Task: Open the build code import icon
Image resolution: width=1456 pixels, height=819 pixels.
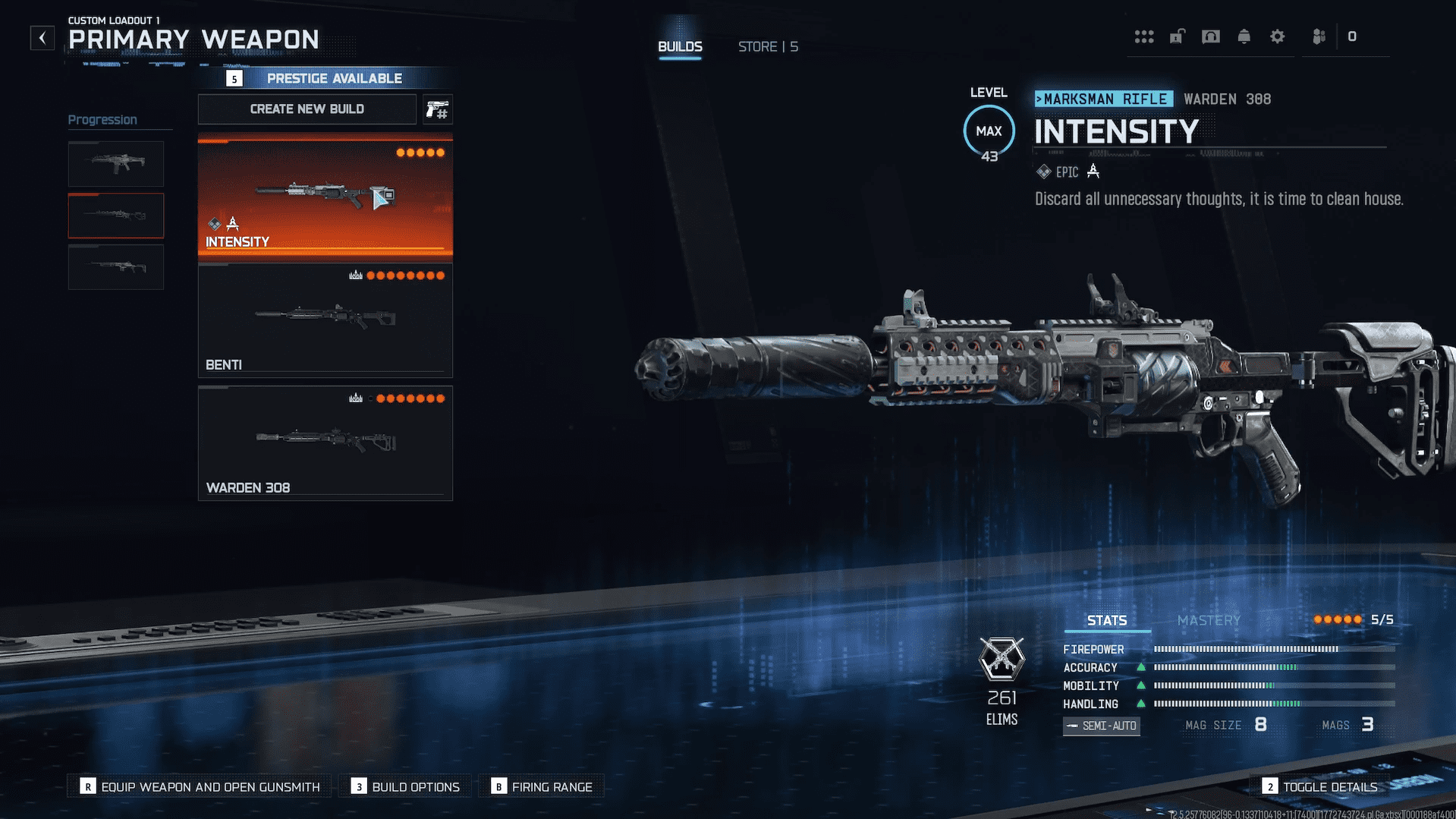Action: 437,110
